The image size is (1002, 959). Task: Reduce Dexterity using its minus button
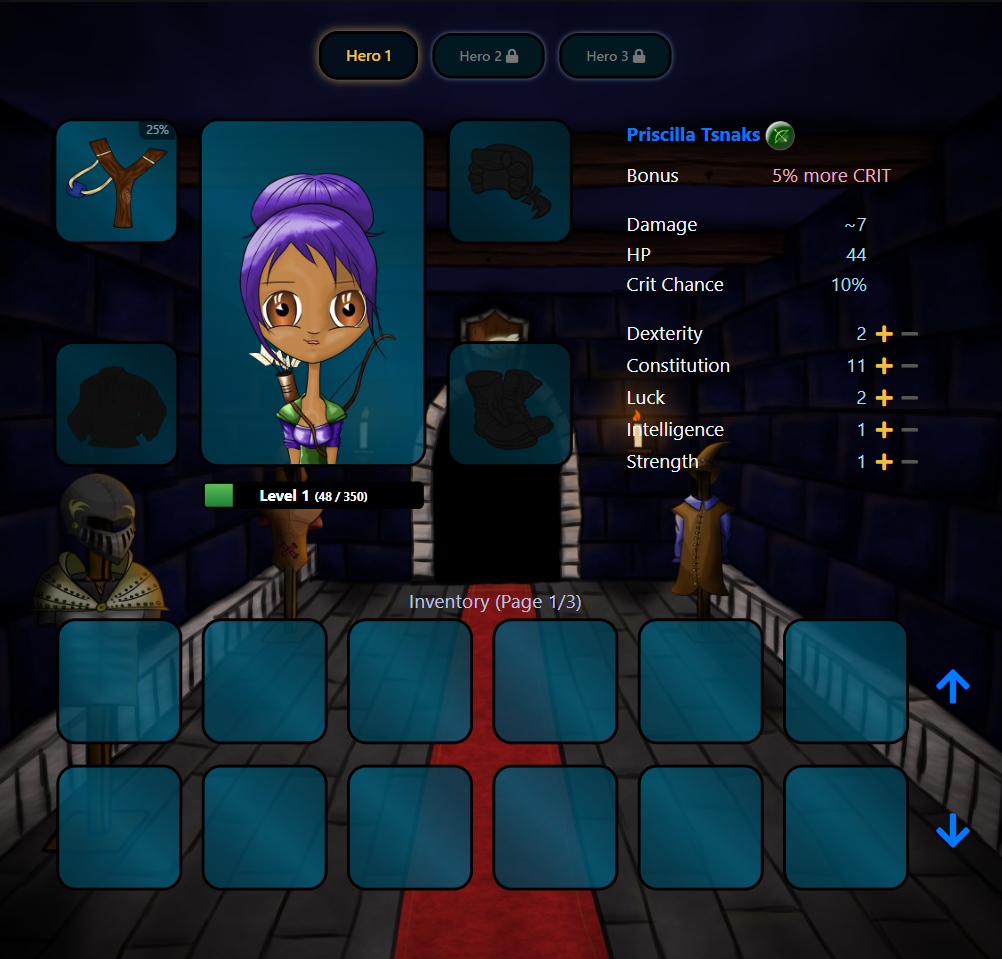(x=909, y=334)
